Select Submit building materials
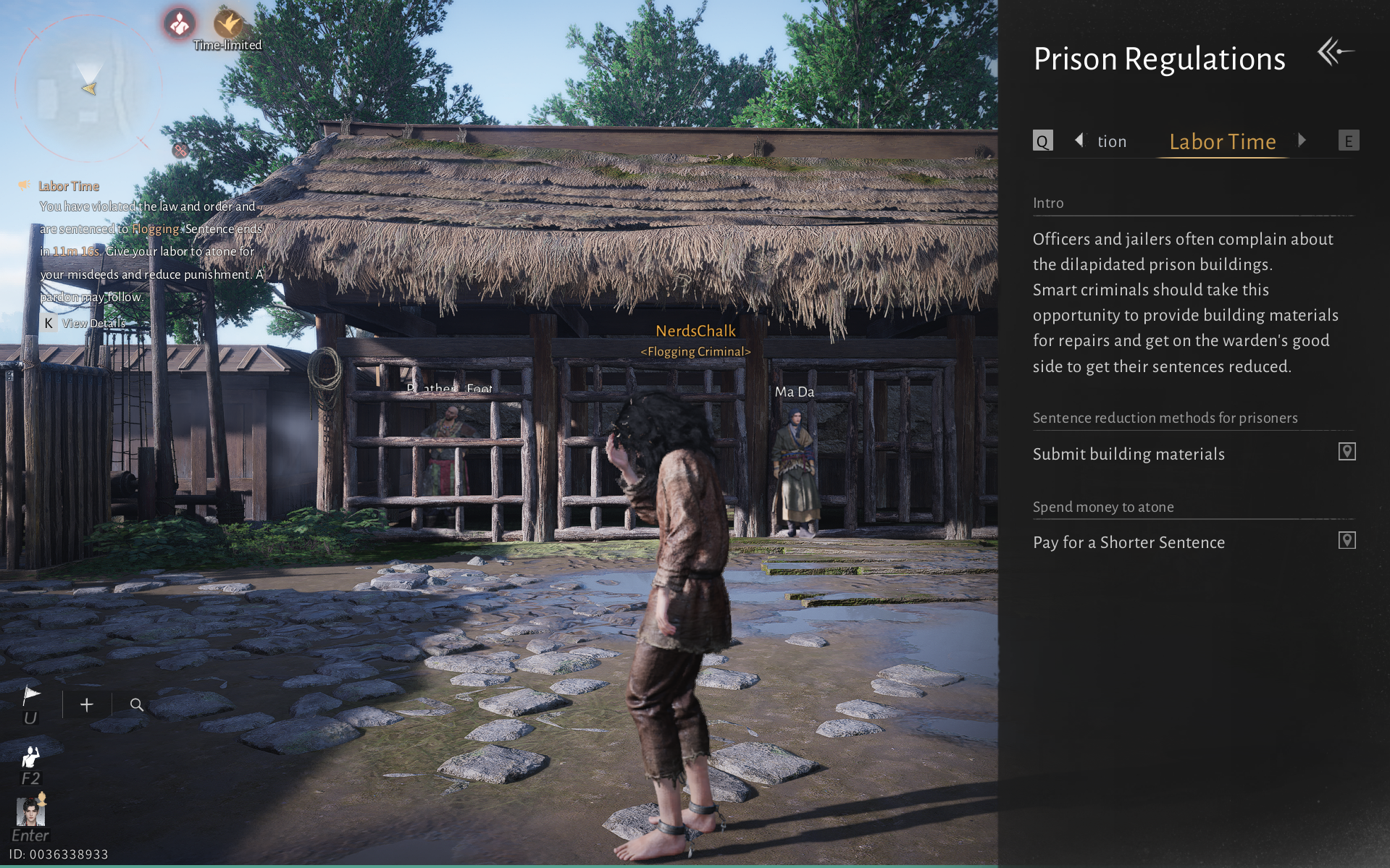Screen dimensions: 1390x868 point(1128,454)
